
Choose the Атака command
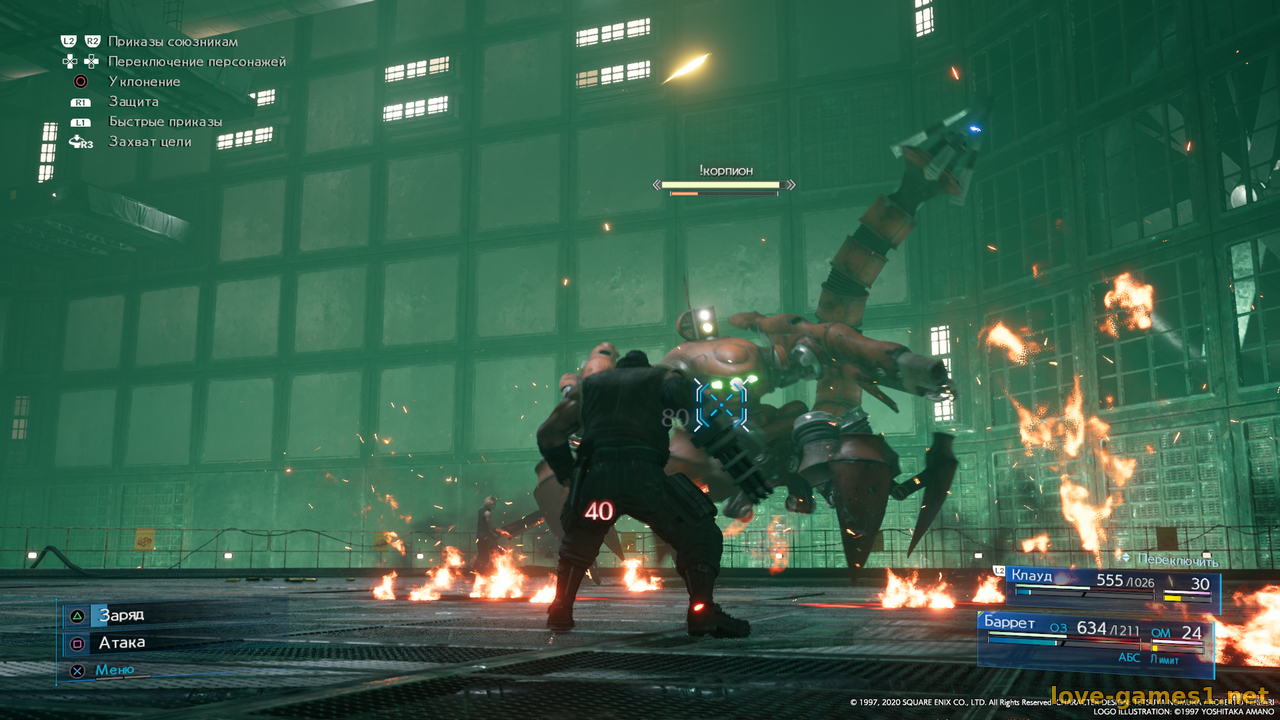(x=120, y=643)
